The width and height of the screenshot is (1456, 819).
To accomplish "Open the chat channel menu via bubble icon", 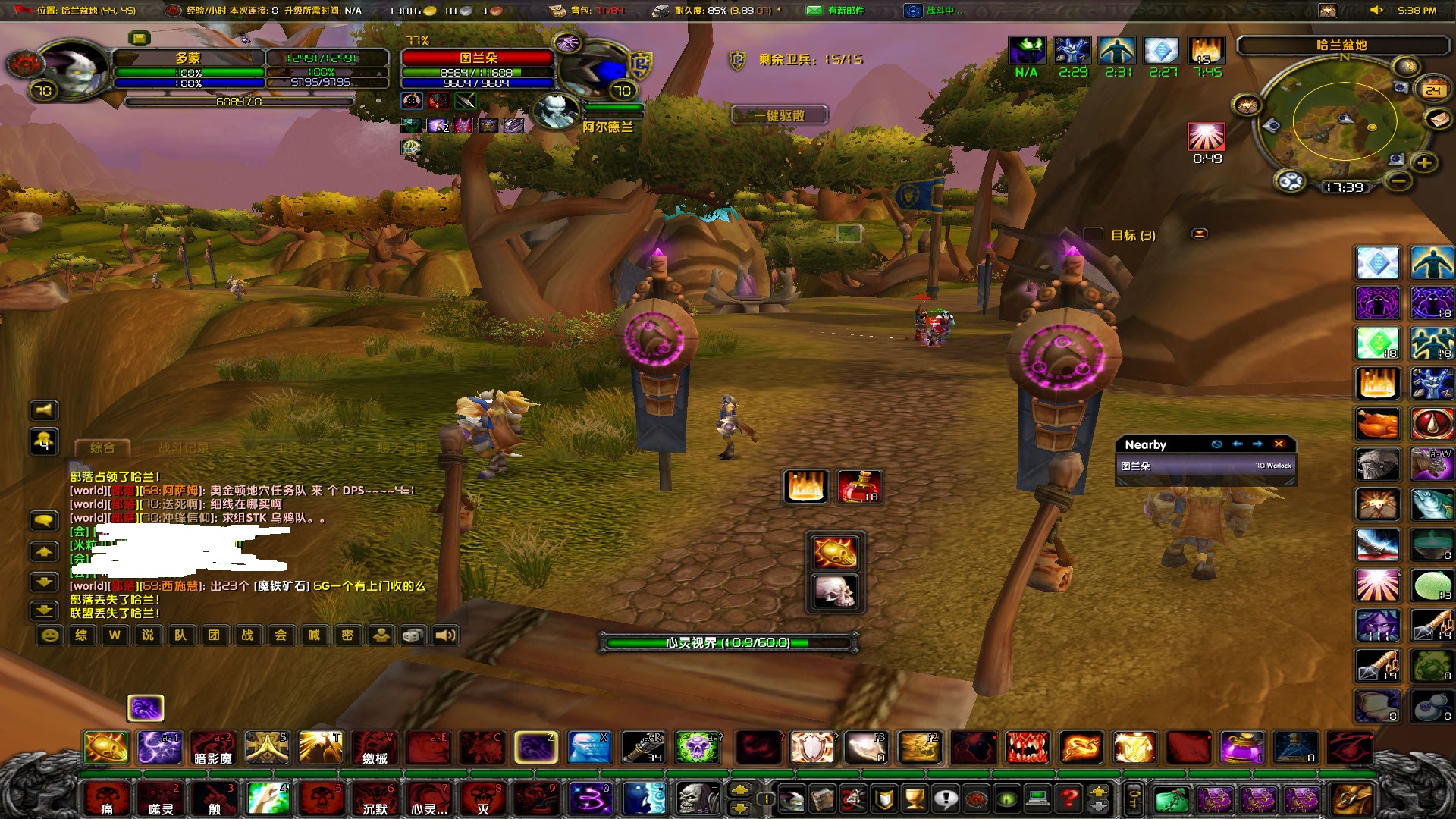I will pyautogui.click(x=44, y=519).
